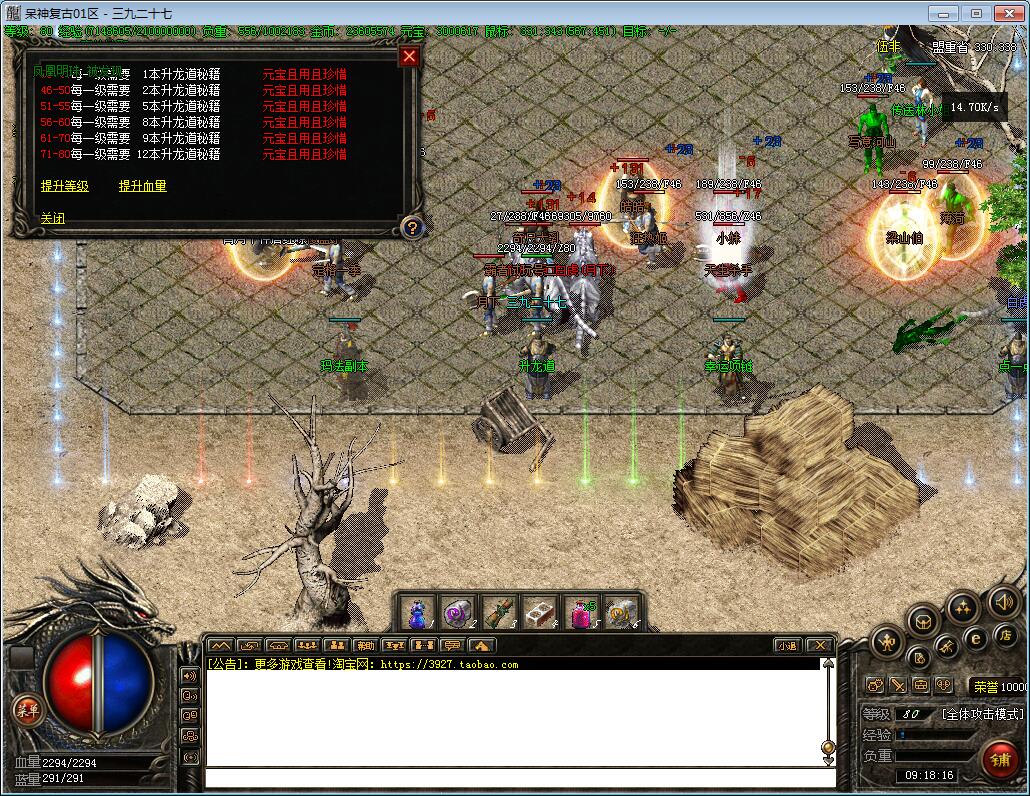Click the 小退 logout button
This screenshot has height=796, width=1030.
click(788, 646)
